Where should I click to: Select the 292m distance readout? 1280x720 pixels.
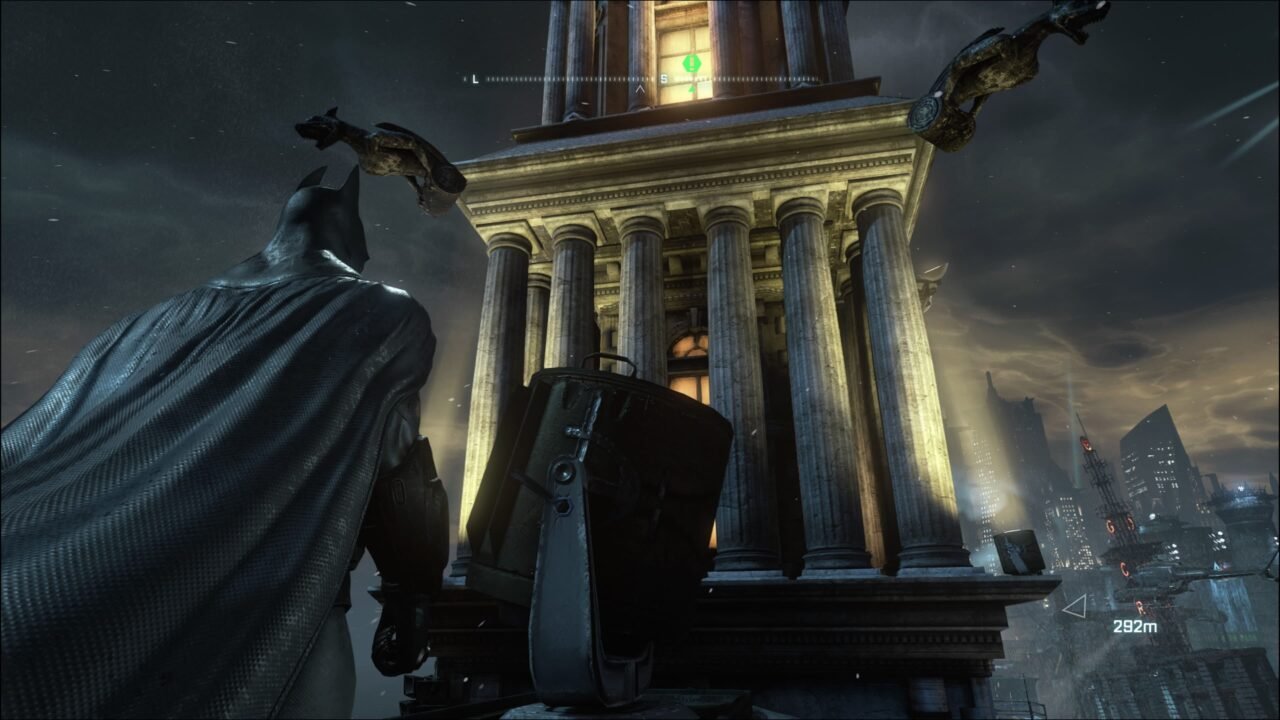1136,626
